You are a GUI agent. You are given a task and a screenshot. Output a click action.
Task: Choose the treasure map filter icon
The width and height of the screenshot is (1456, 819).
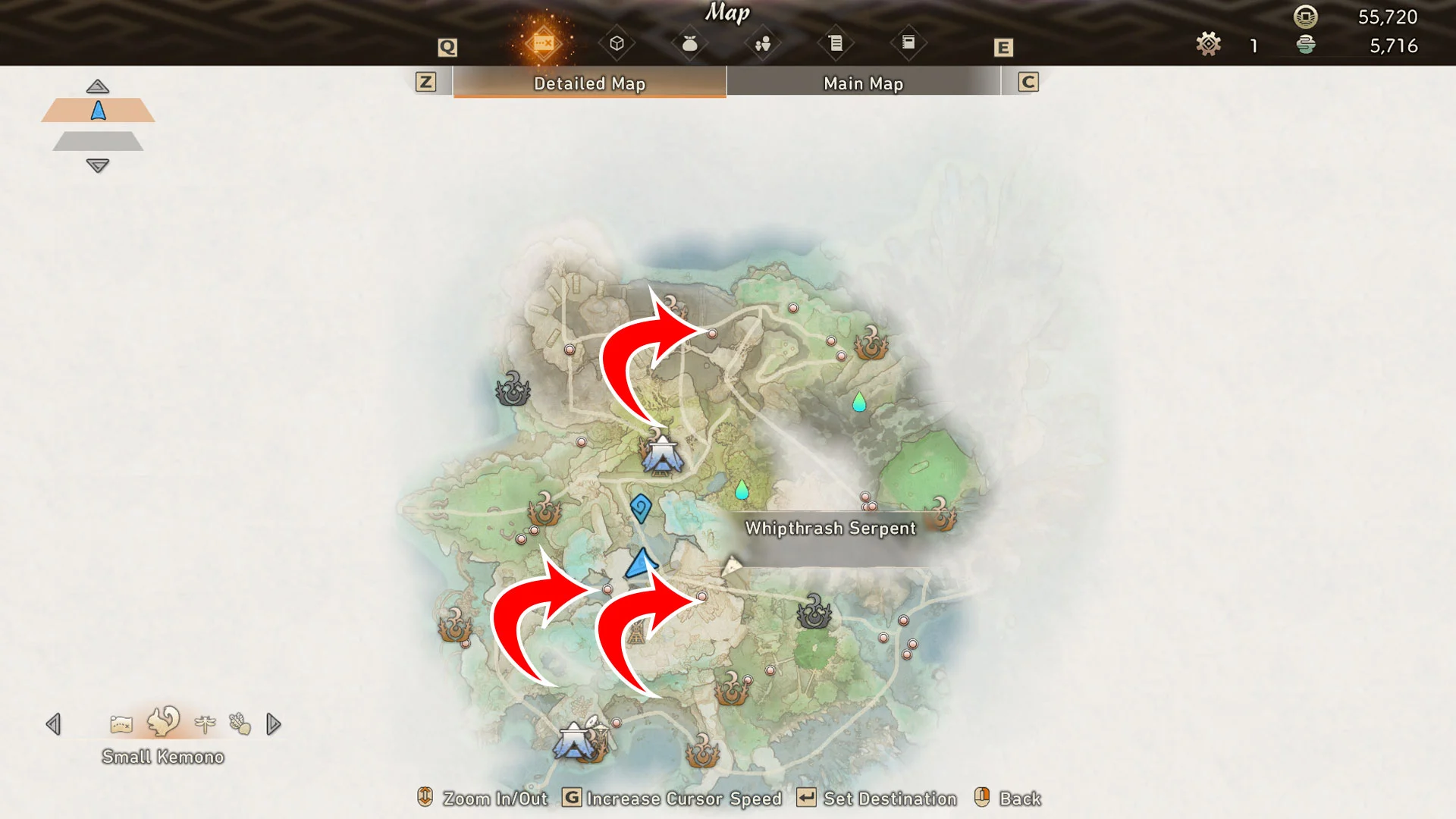(121, 724)
